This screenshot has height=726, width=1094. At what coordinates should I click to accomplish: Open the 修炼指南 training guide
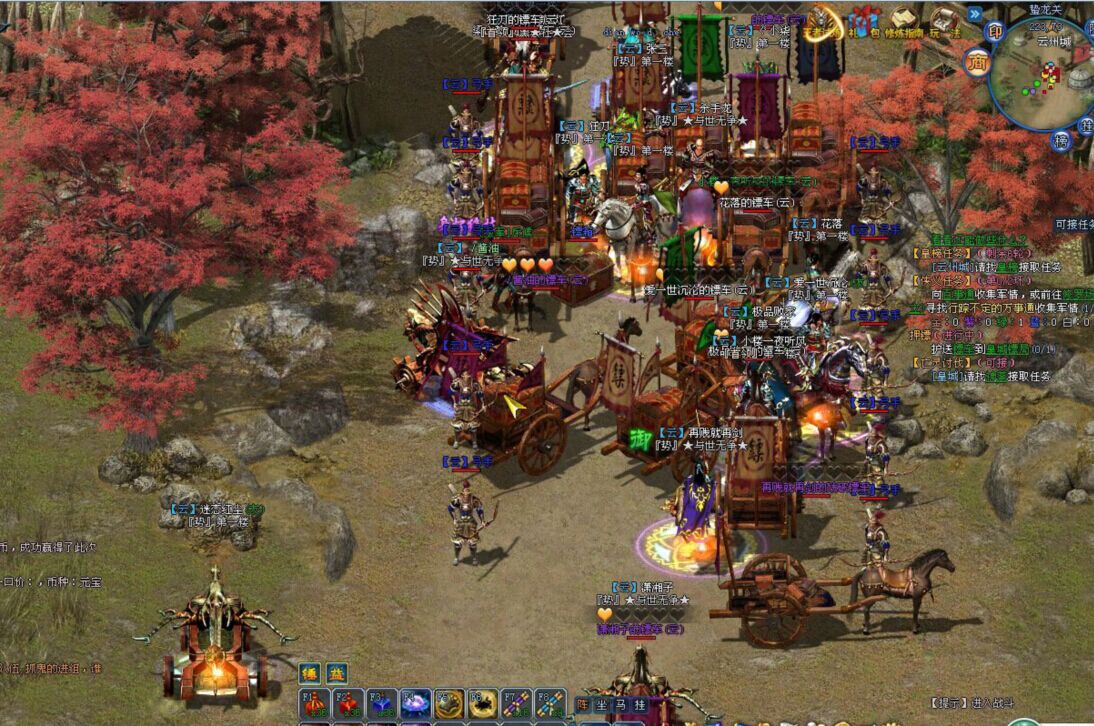(x=906, y=20)
